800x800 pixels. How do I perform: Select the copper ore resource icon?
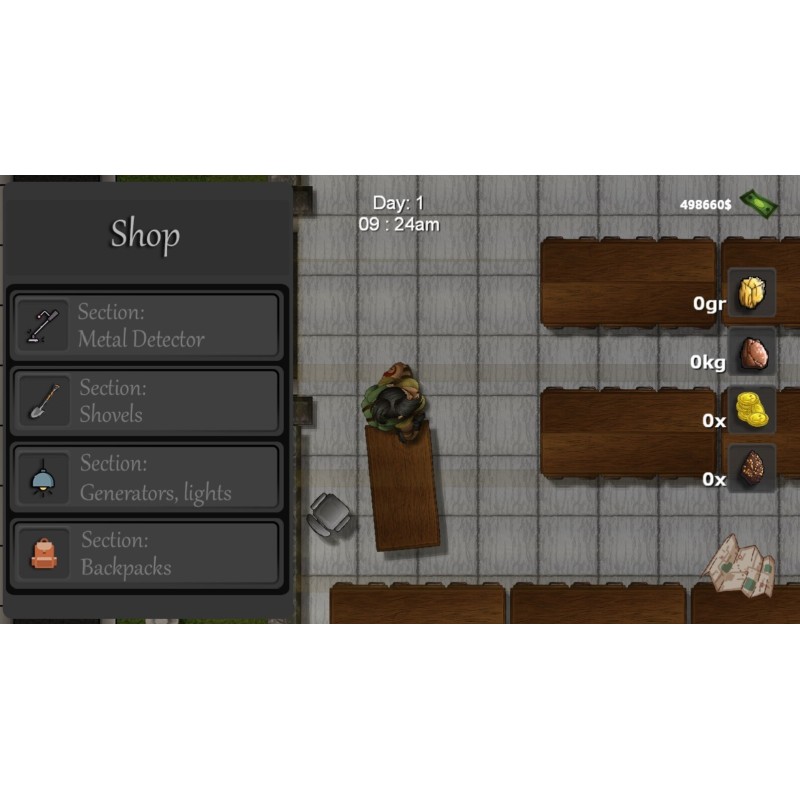752,352
